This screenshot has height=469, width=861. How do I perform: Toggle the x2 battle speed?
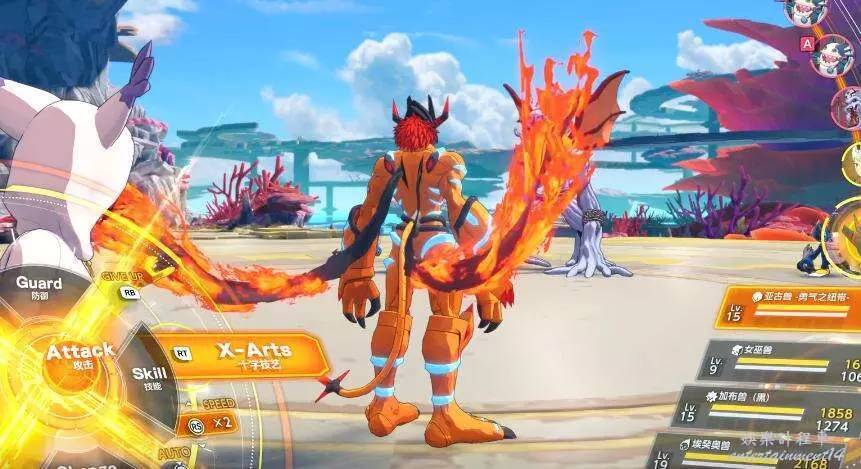tap(214, 422)
